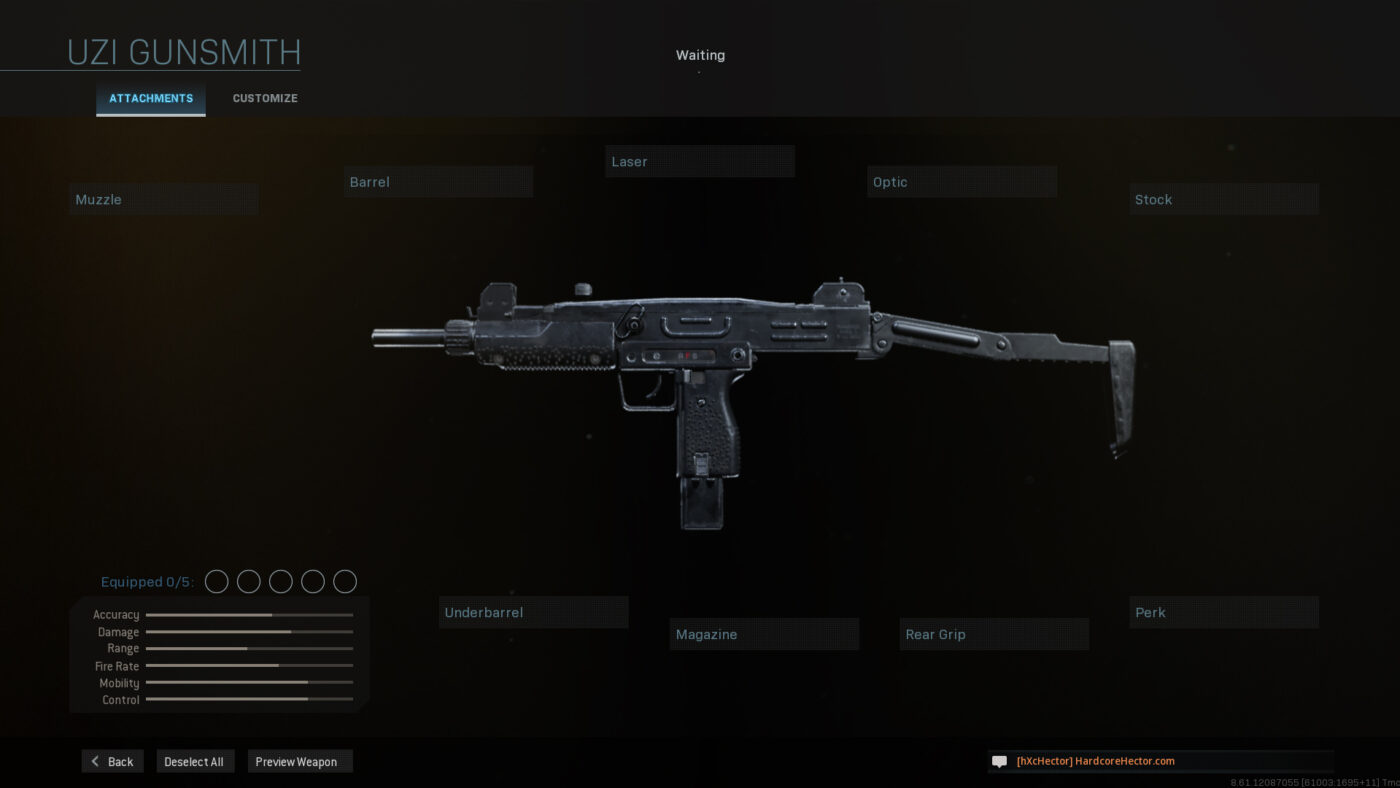Click the Accuracy stat bar
Image resolution: width=1400 pixels, height=788 pixels.
(248, 614)
